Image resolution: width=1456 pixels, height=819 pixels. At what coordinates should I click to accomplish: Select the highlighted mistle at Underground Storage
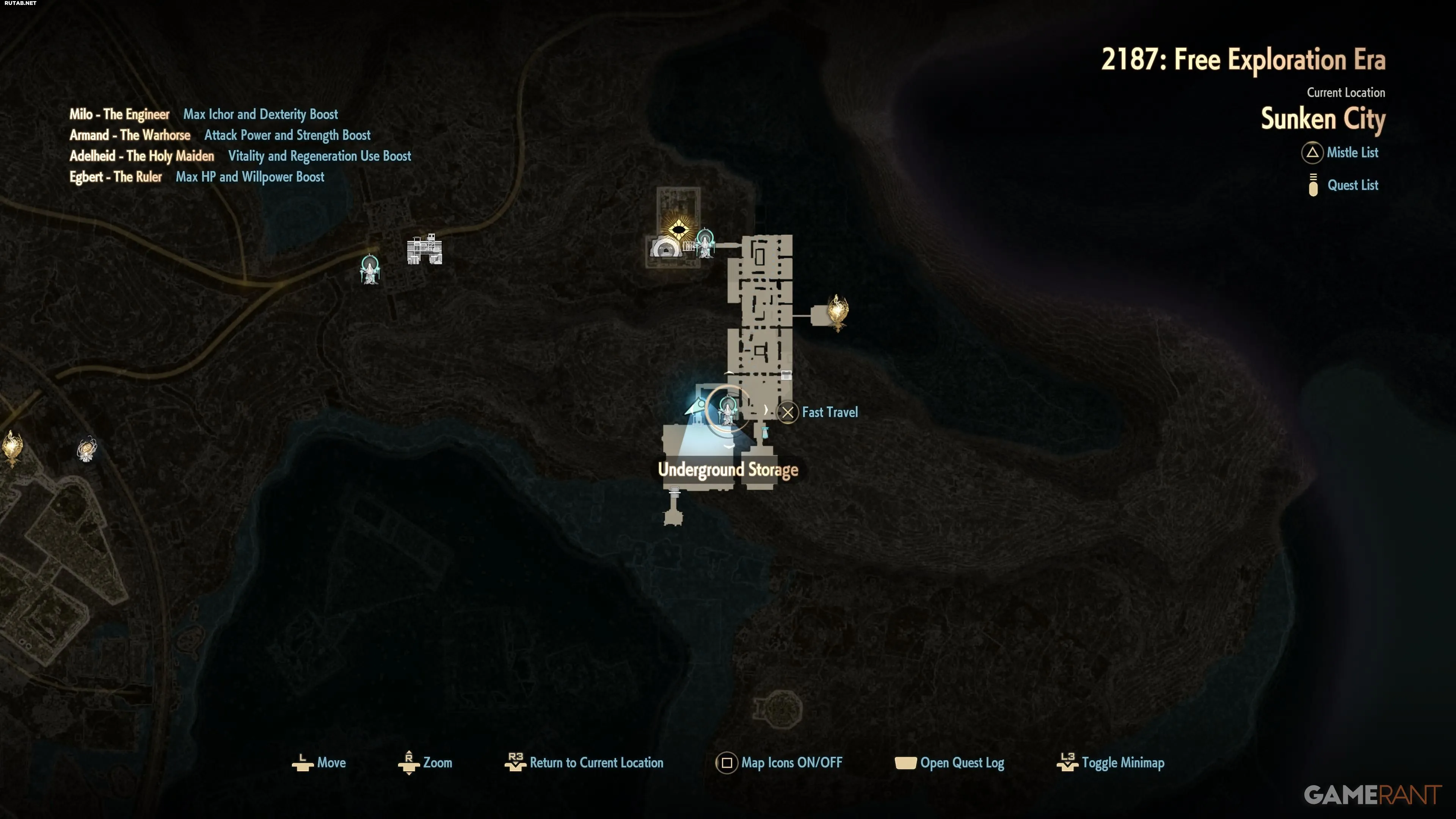point(728,411)
